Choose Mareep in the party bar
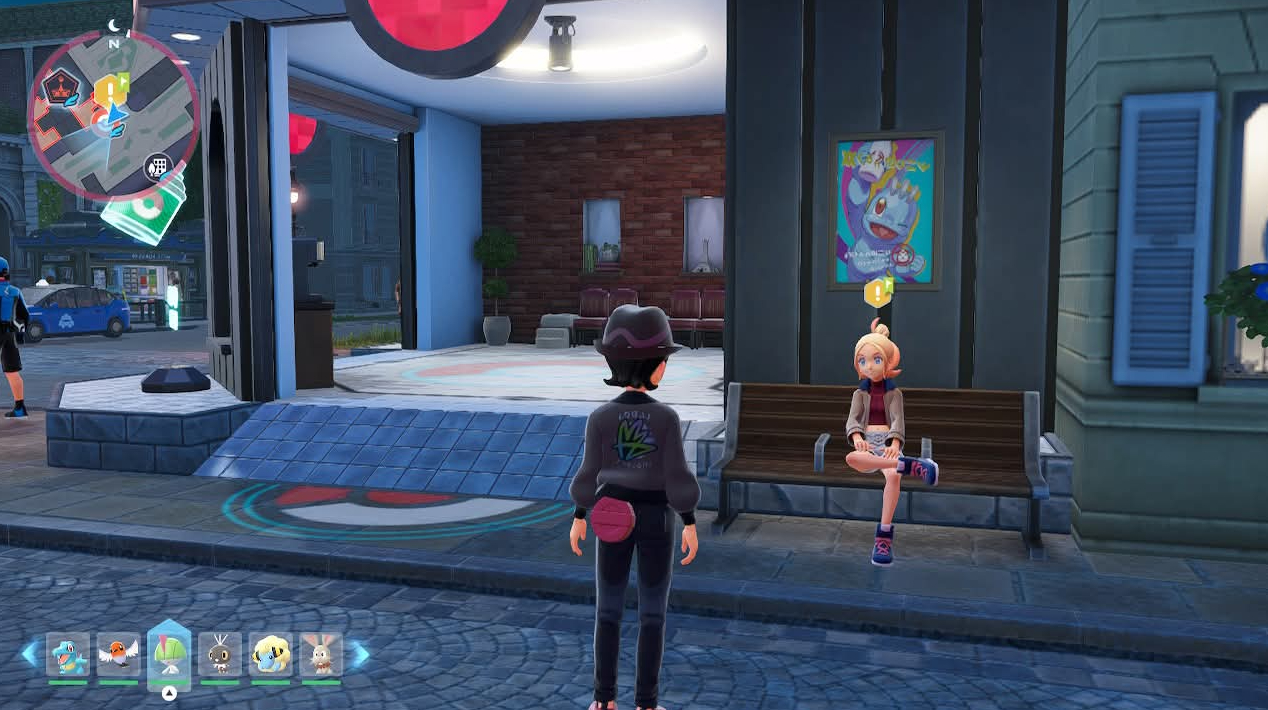1268x710 pixels. click(270, 655)
